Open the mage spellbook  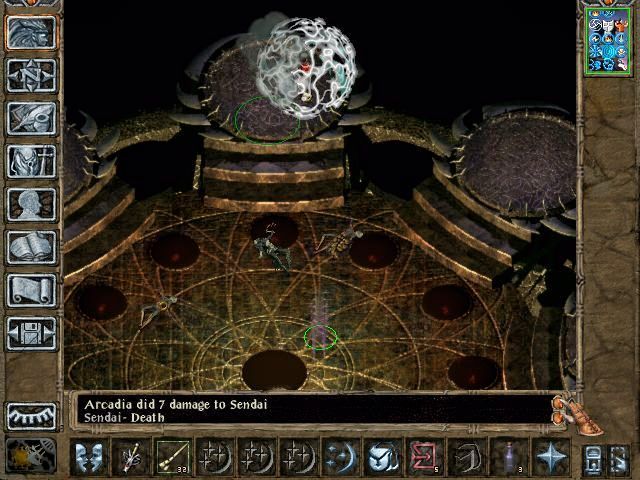(x=31, y=247)
